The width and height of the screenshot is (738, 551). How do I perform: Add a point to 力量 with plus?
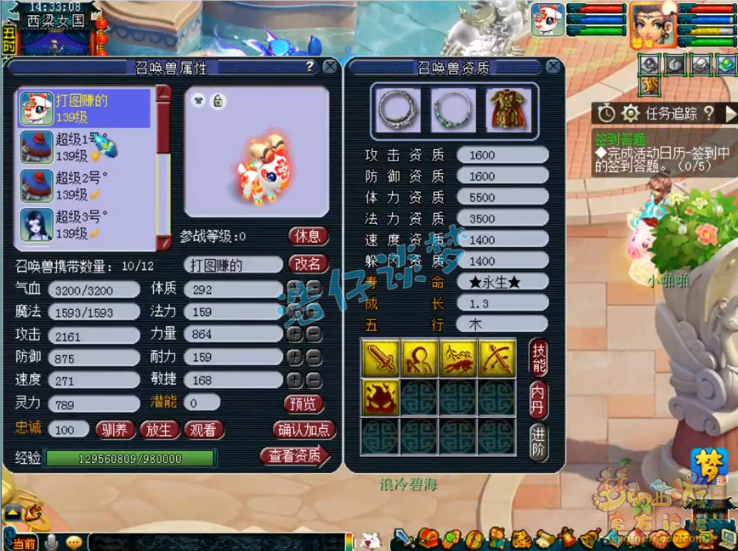click(x=295, y=334)
